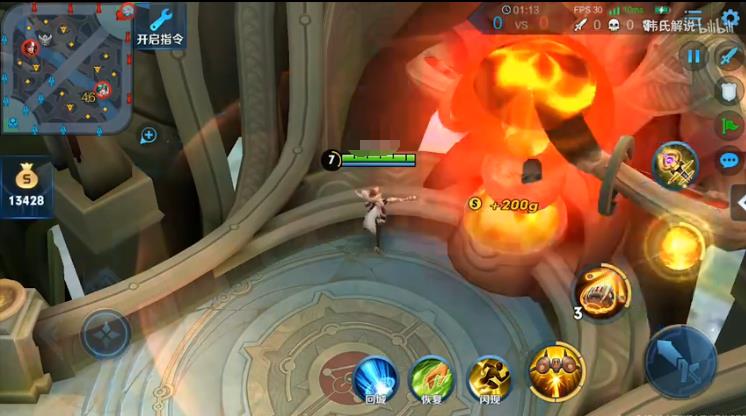Select the golden scepter equipment icon
The width and height of the screenshot is (746, 416).
[x=676, y=165]
